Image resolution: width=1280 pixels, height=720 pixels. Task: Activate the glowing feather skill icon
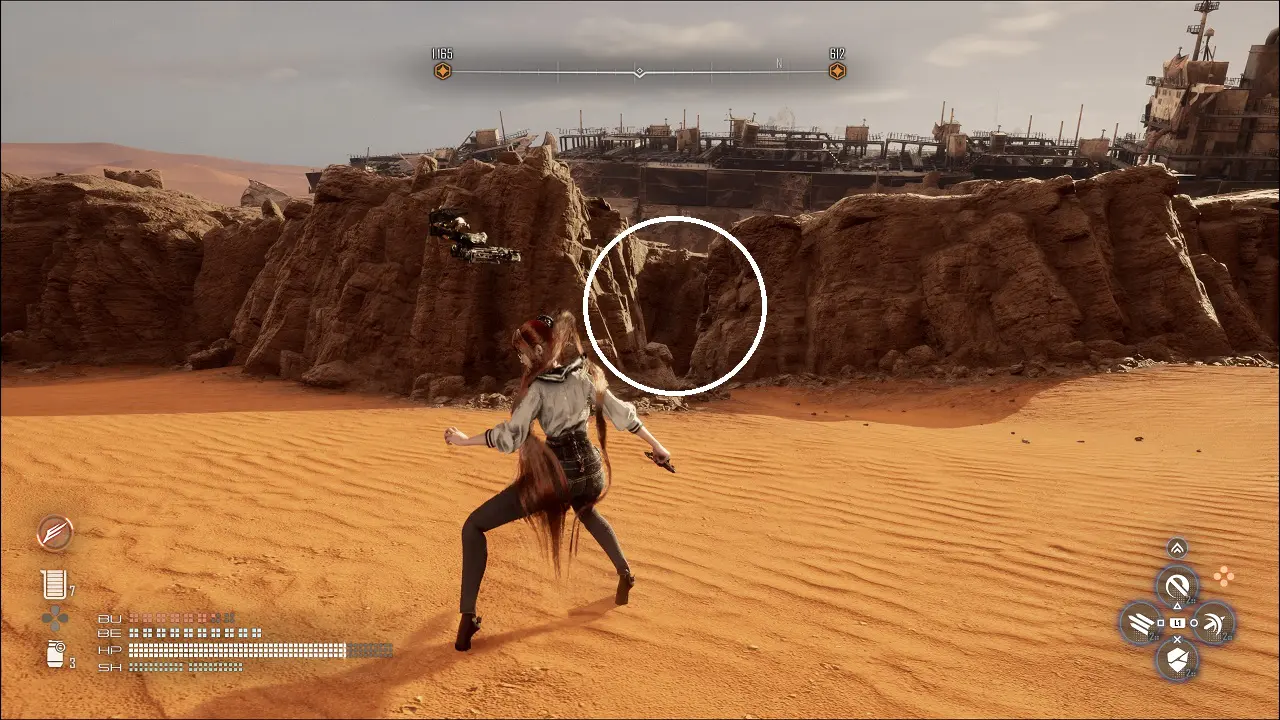55,533
